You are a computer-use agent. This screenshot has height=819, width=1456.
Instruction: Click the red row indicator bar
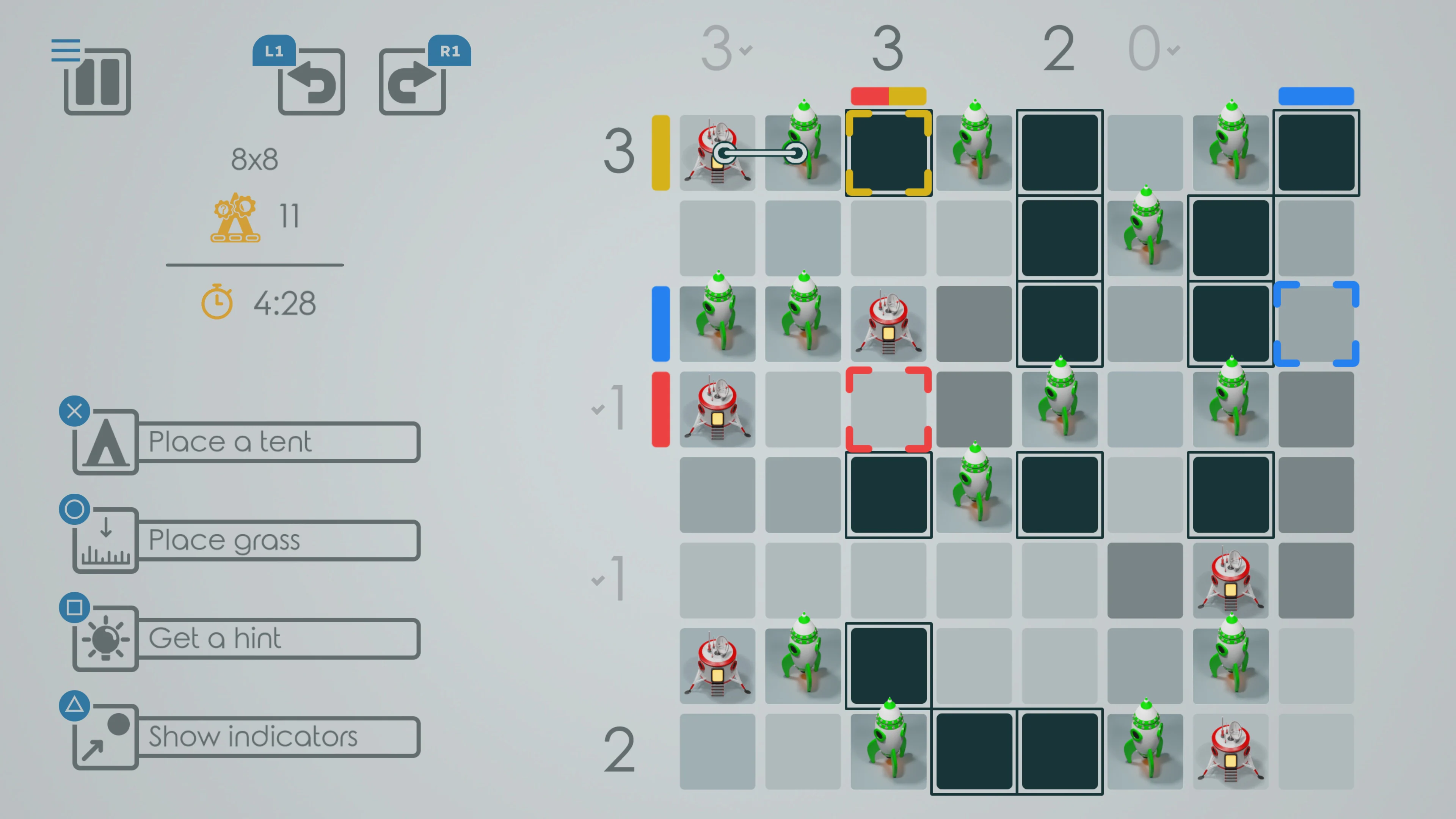tap(660, 409)
